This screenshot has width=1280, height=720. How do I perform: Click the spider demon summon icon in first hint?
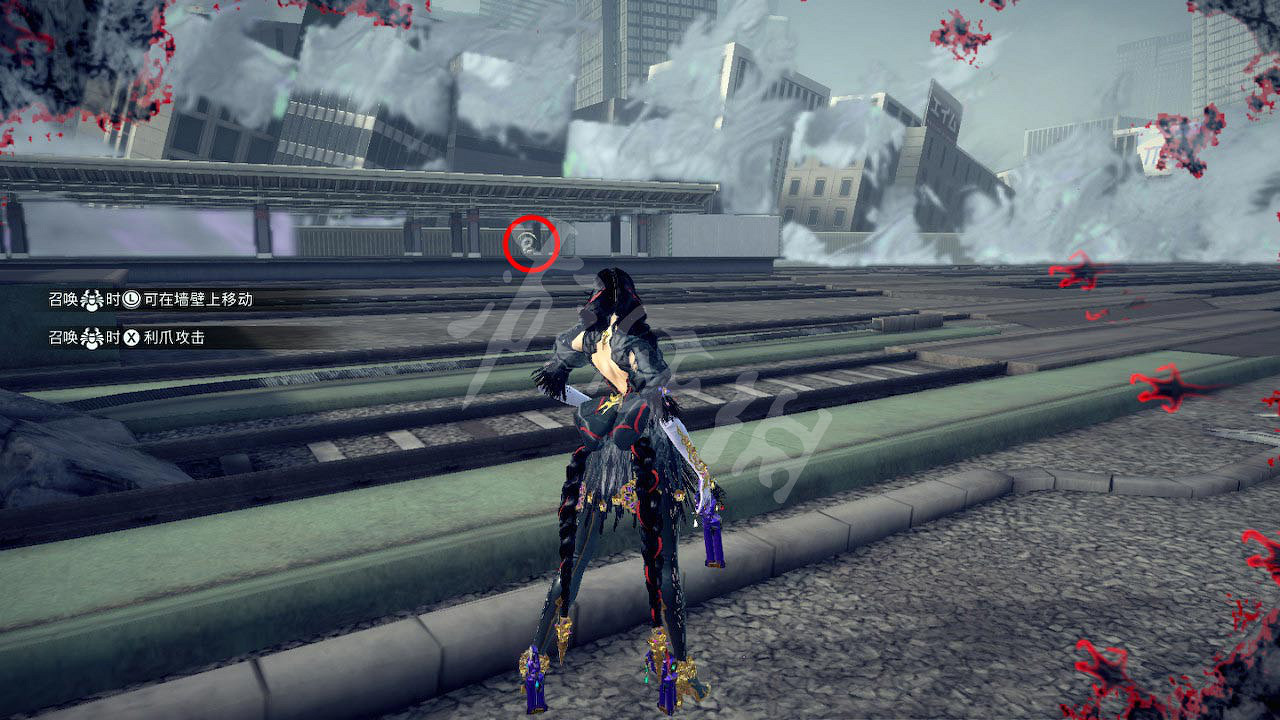coord(92,300)
